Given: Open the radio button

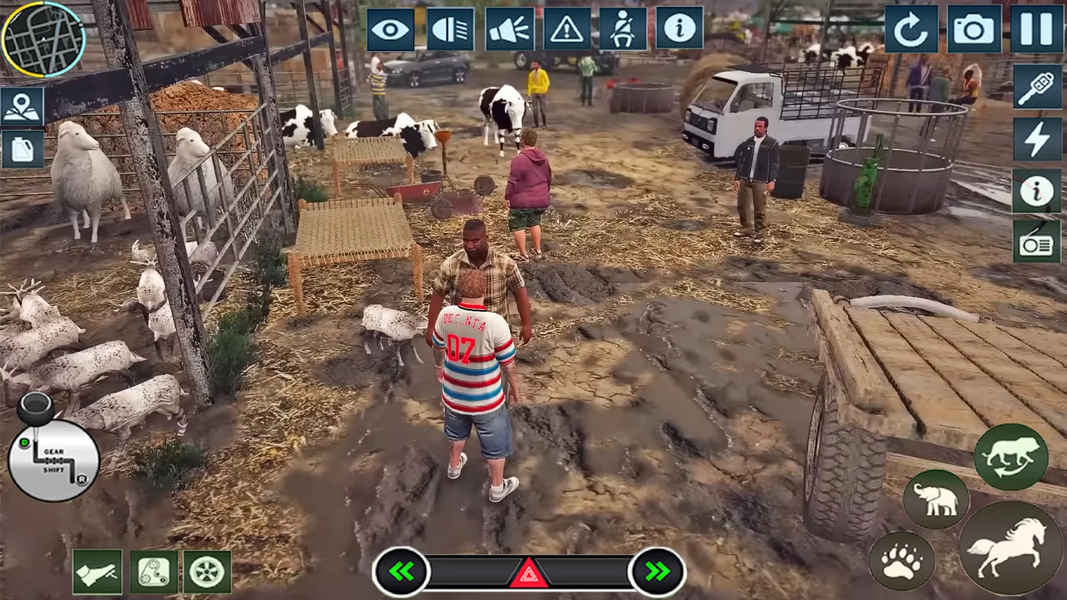Looking at the screenshot, I should coord(1037,242).
